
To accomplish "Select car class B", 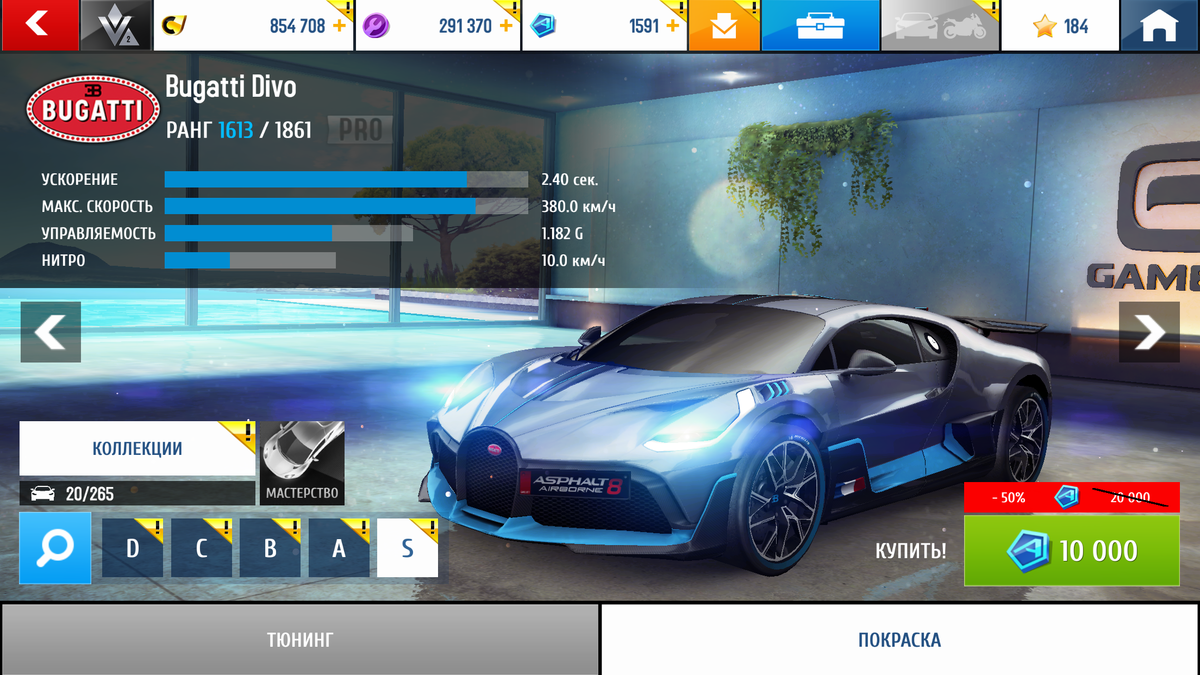I will click(270, 548).
